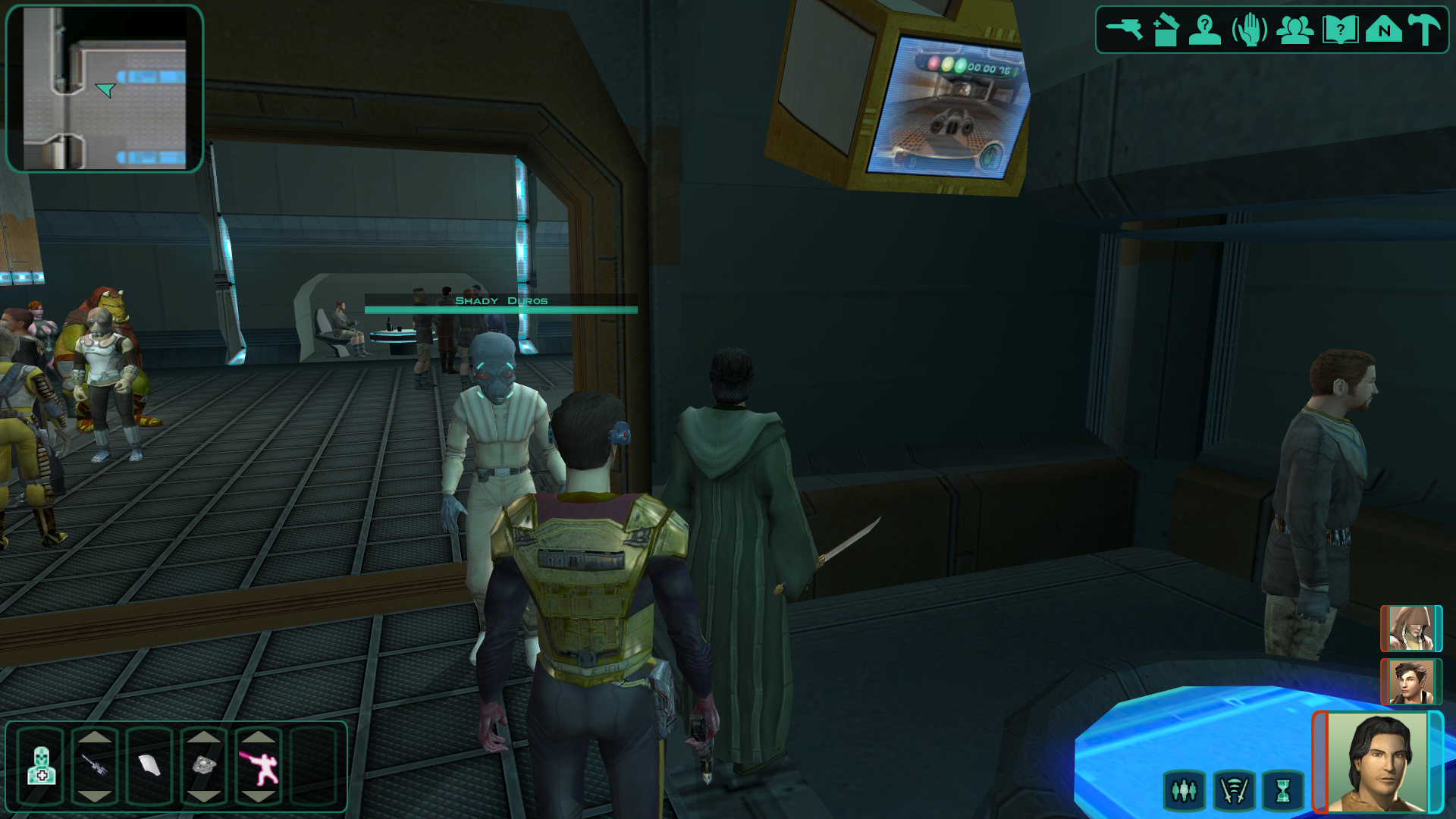Image resolution: width=1456 pixels, height=819 pixels.
Task: Activate the pink lightsaber stance ability
Action: (x=259, y=766)
